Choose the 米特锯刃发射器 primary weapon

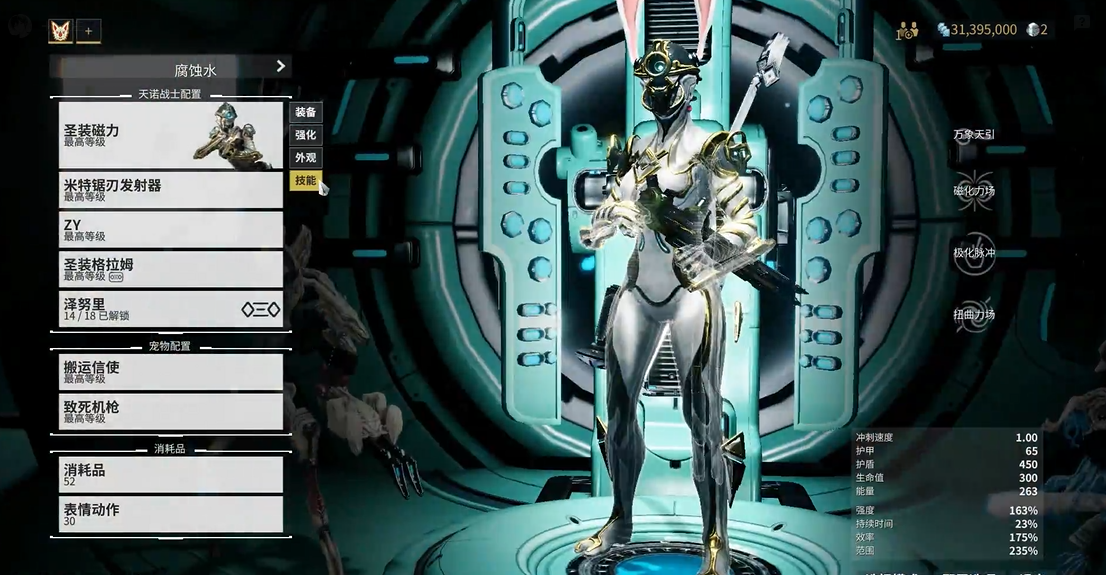click(170, 190)
